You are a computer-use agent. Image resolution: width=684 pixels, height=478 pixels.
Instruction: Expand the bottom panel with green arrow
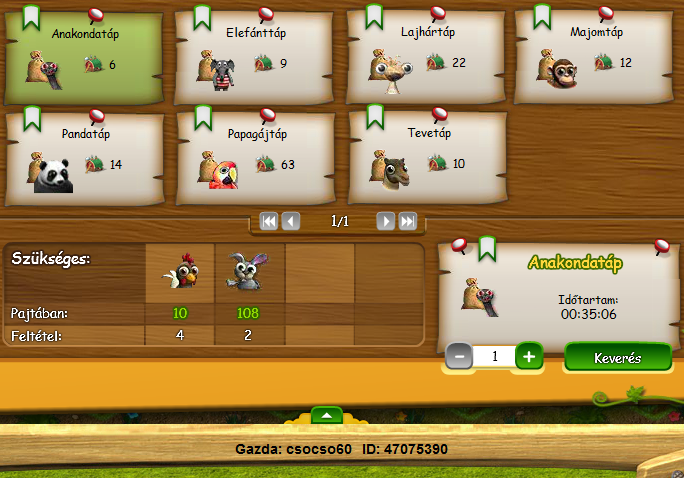coord(328,414)
